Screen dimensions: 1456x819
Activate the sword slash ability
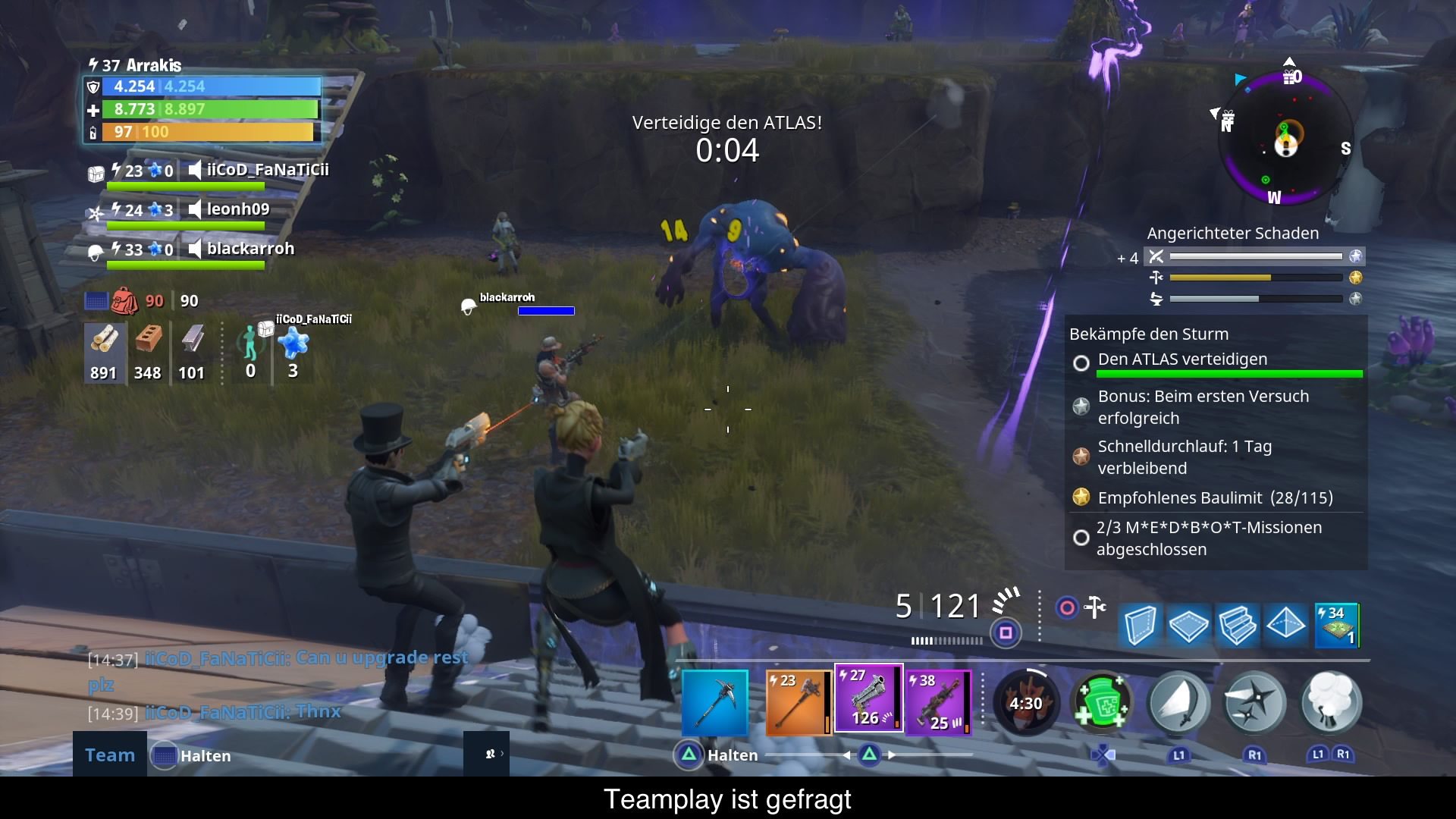tap(1178, 704)
